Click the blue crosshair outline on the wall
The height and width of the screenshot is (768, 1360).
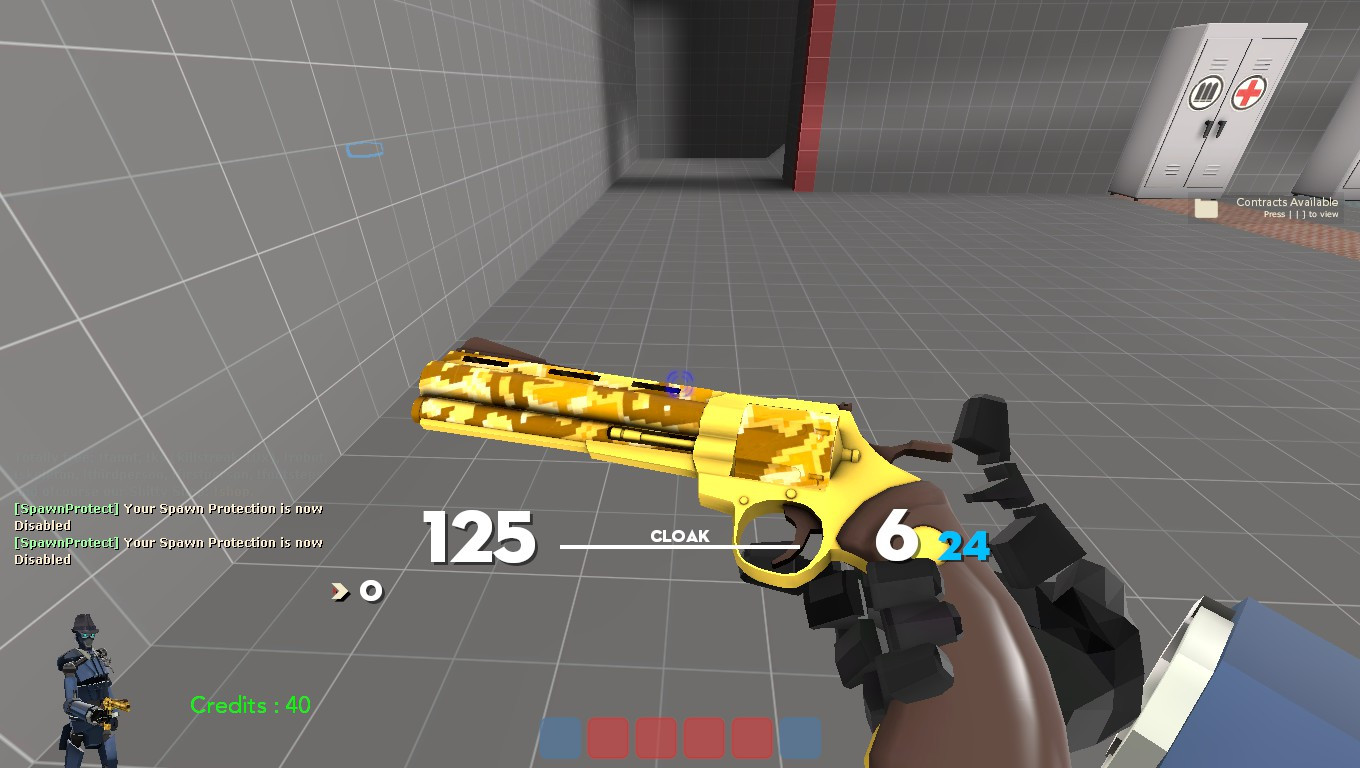click(363, 150)
